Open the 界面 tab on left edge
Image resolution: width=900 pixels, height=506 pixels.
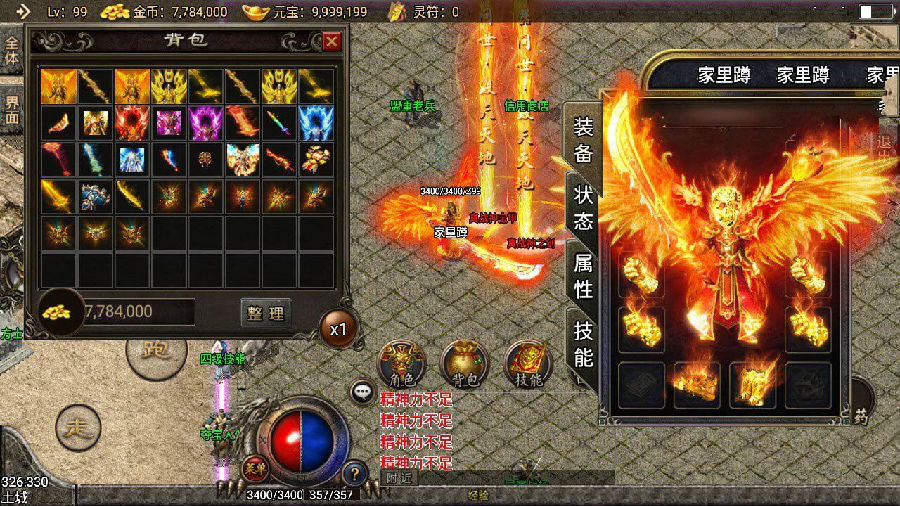click(x=11, y=110)
